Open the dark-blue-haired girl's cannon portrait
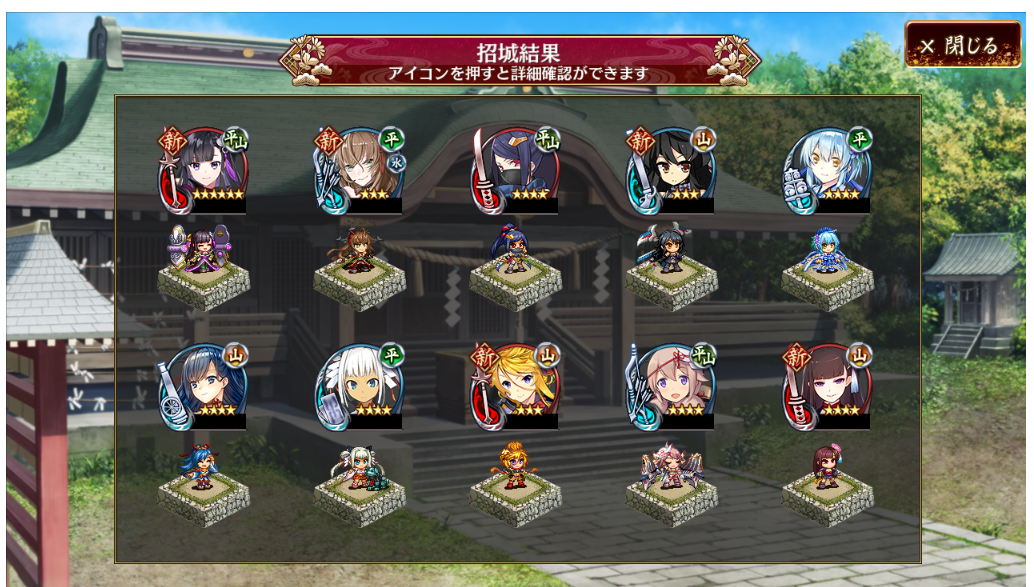 pyautogui.click(x=204, y=386)
